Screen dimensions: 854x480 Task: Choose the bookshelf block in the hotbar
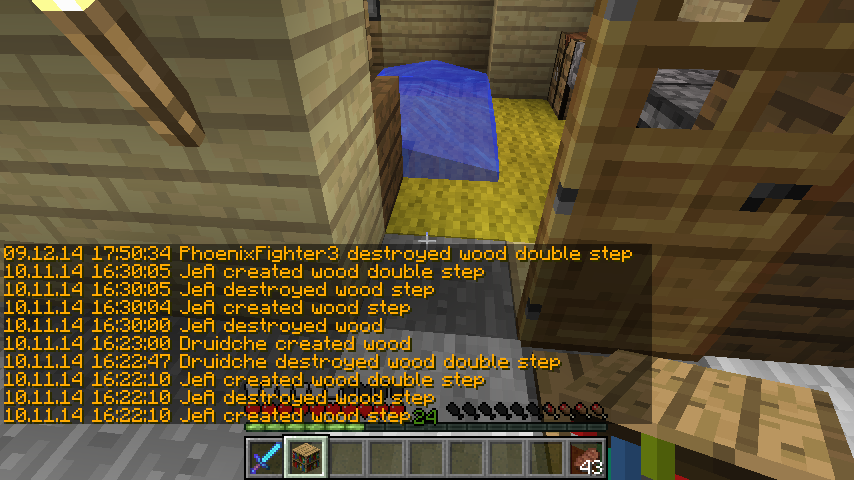[x=305, y=458]
